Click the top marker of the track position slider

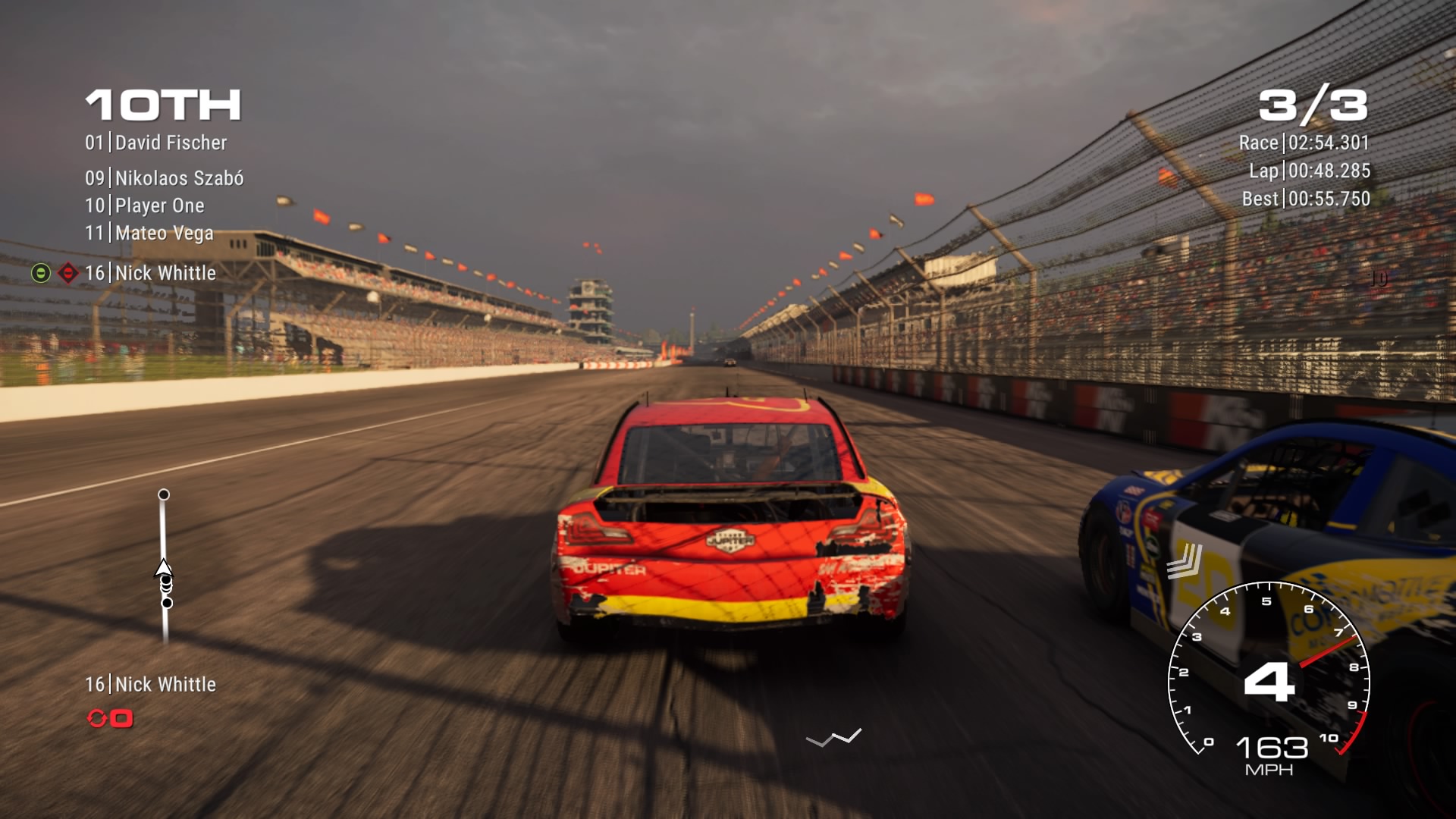pos(164,494)
